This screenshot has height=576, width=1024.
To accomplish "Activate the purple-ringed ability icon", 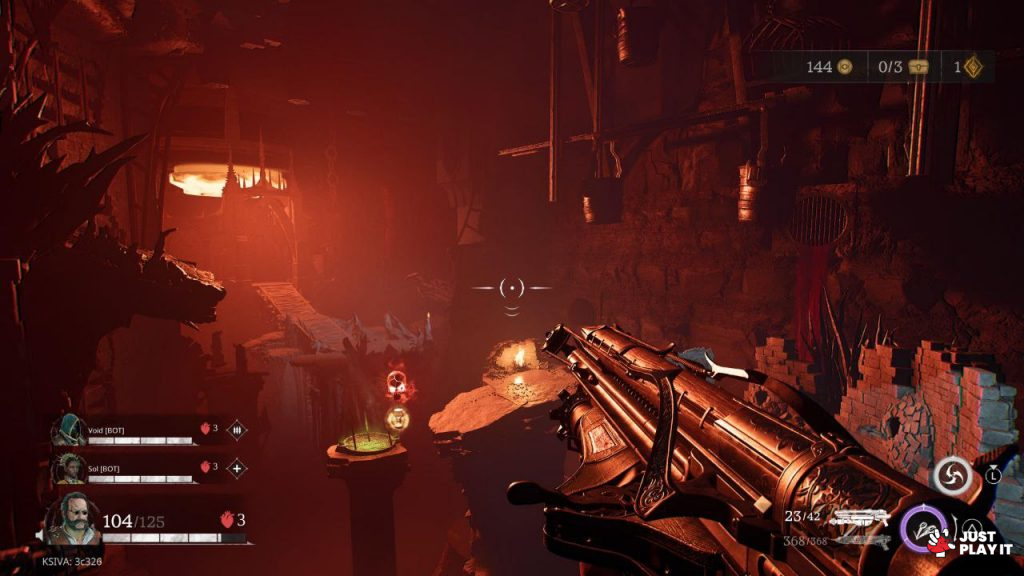I will [922, 527].
